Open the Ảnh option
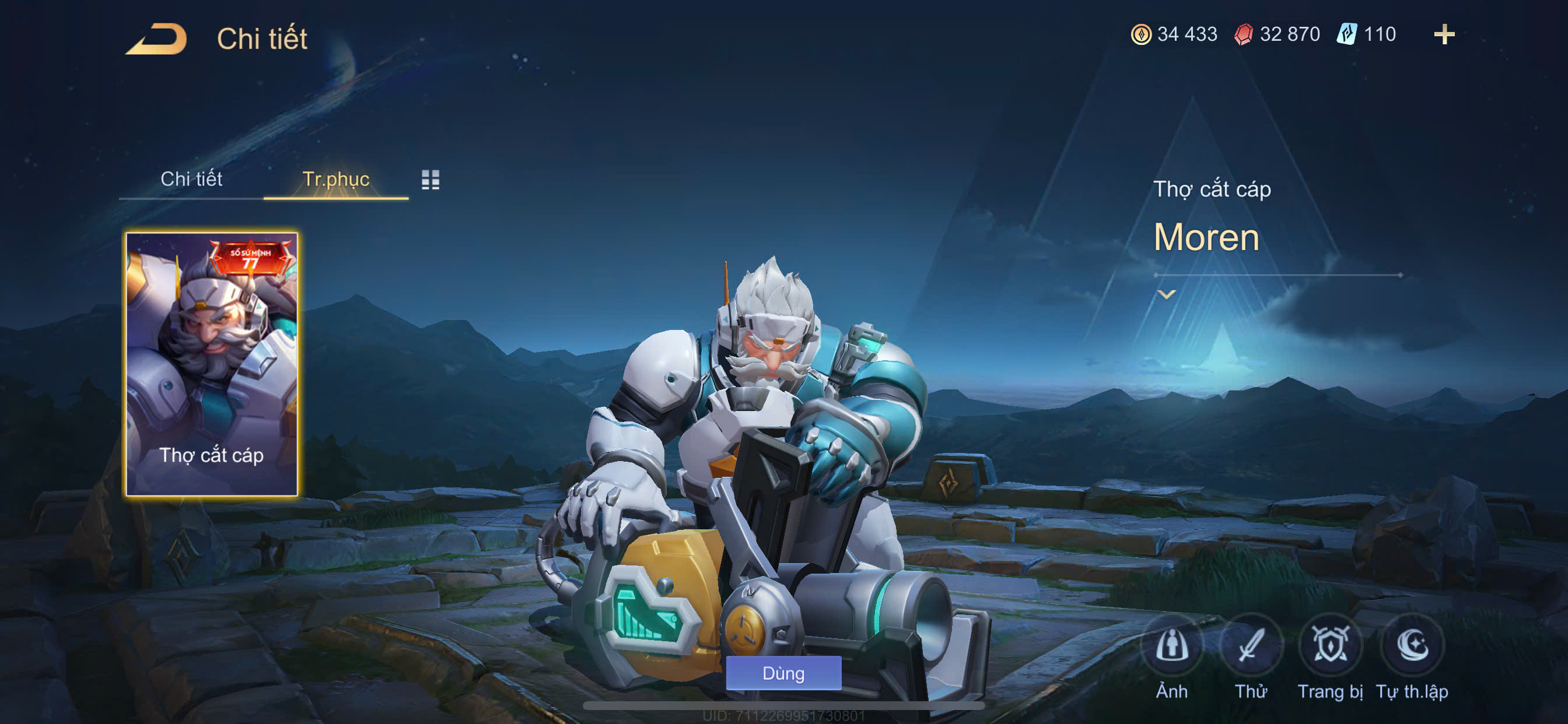Image resolution: width=1568 pixels, height=724 pixels. (1172, 645)
